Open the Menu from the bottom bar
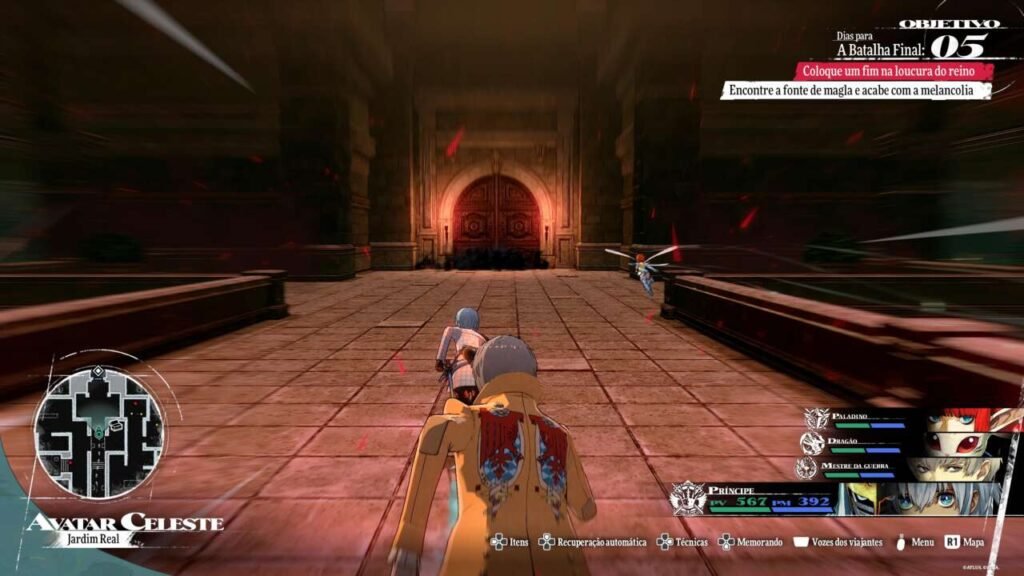The image size is (1024, 576). [x=914, y=542]
